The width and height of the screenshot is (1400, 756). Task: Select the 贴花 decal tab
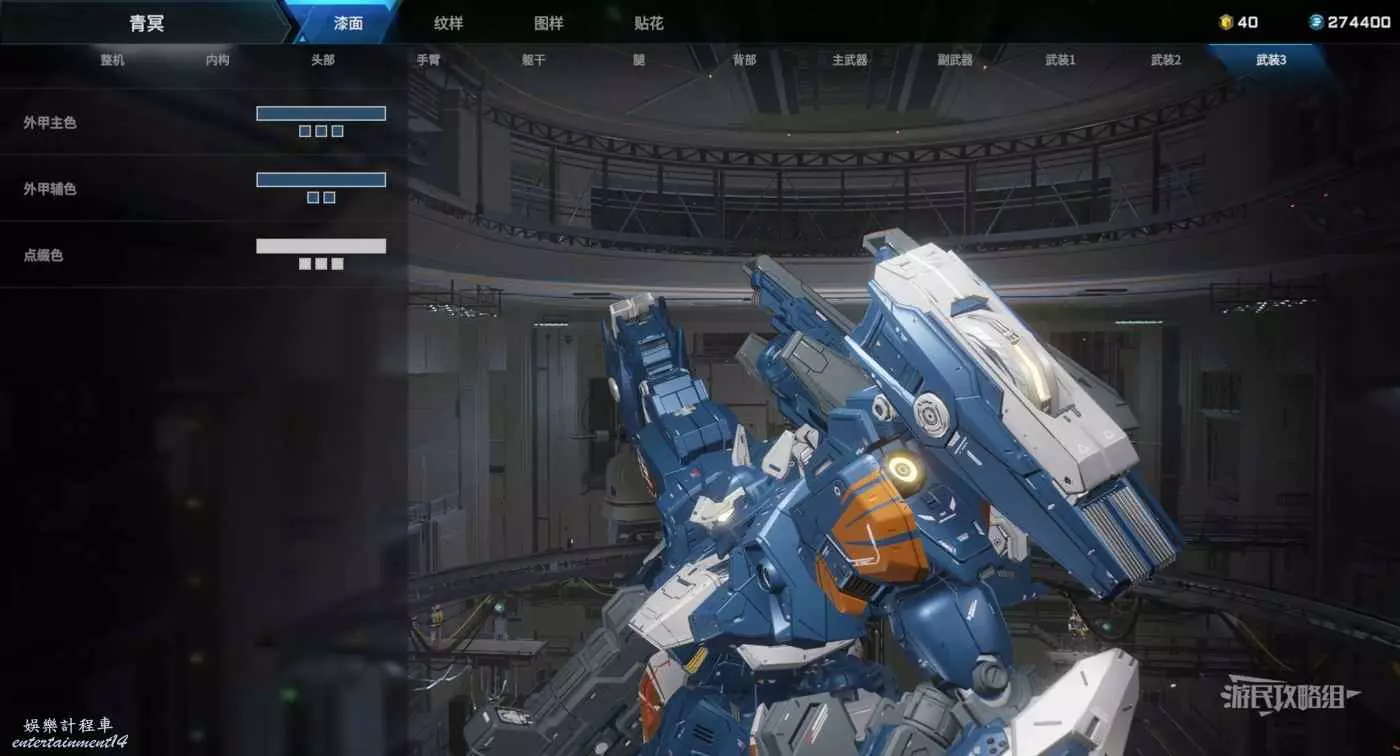coord(649,23)
